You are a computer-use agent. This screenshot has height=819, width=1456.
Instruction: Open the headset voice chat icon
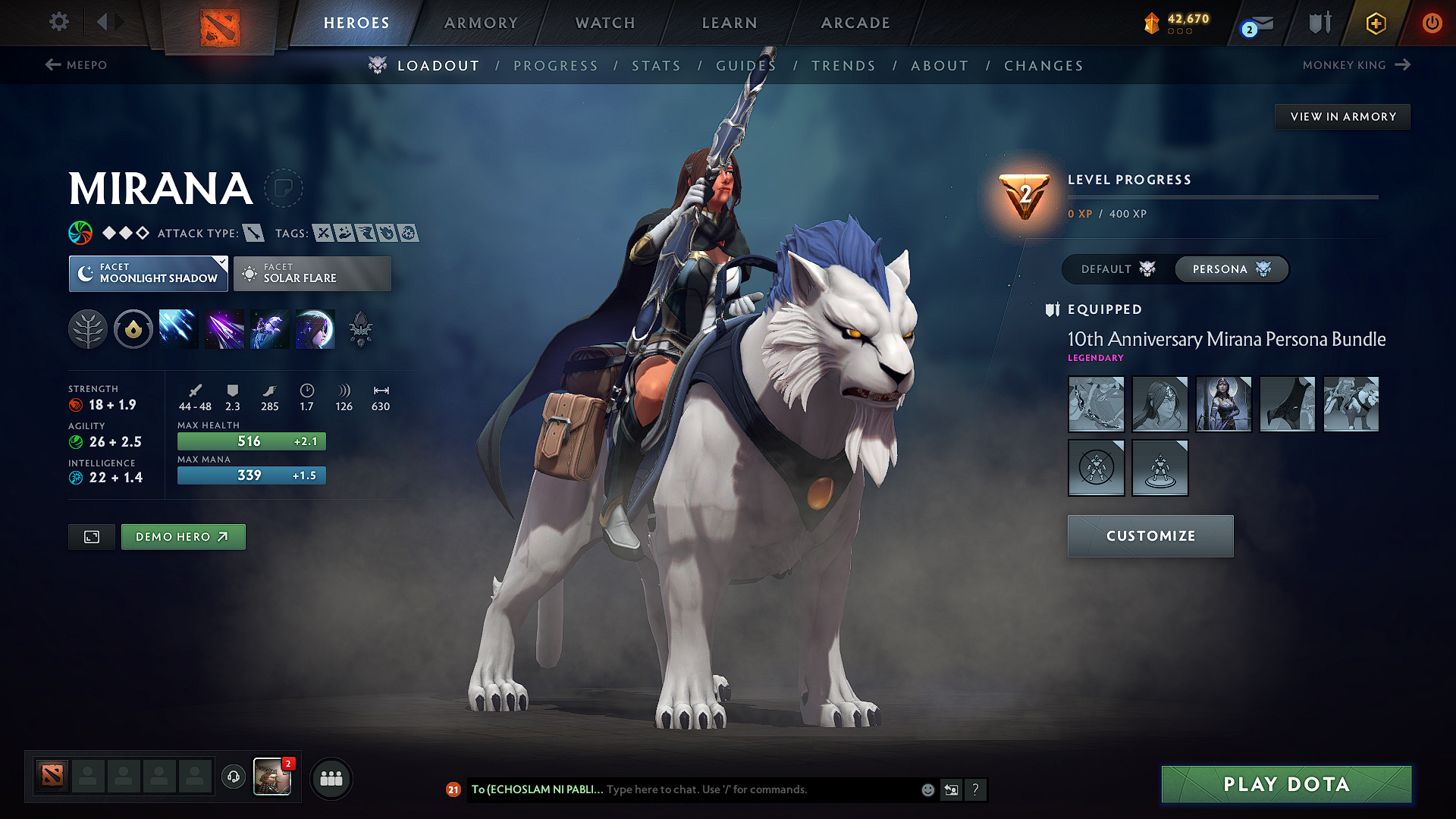[x=234, y=778]
